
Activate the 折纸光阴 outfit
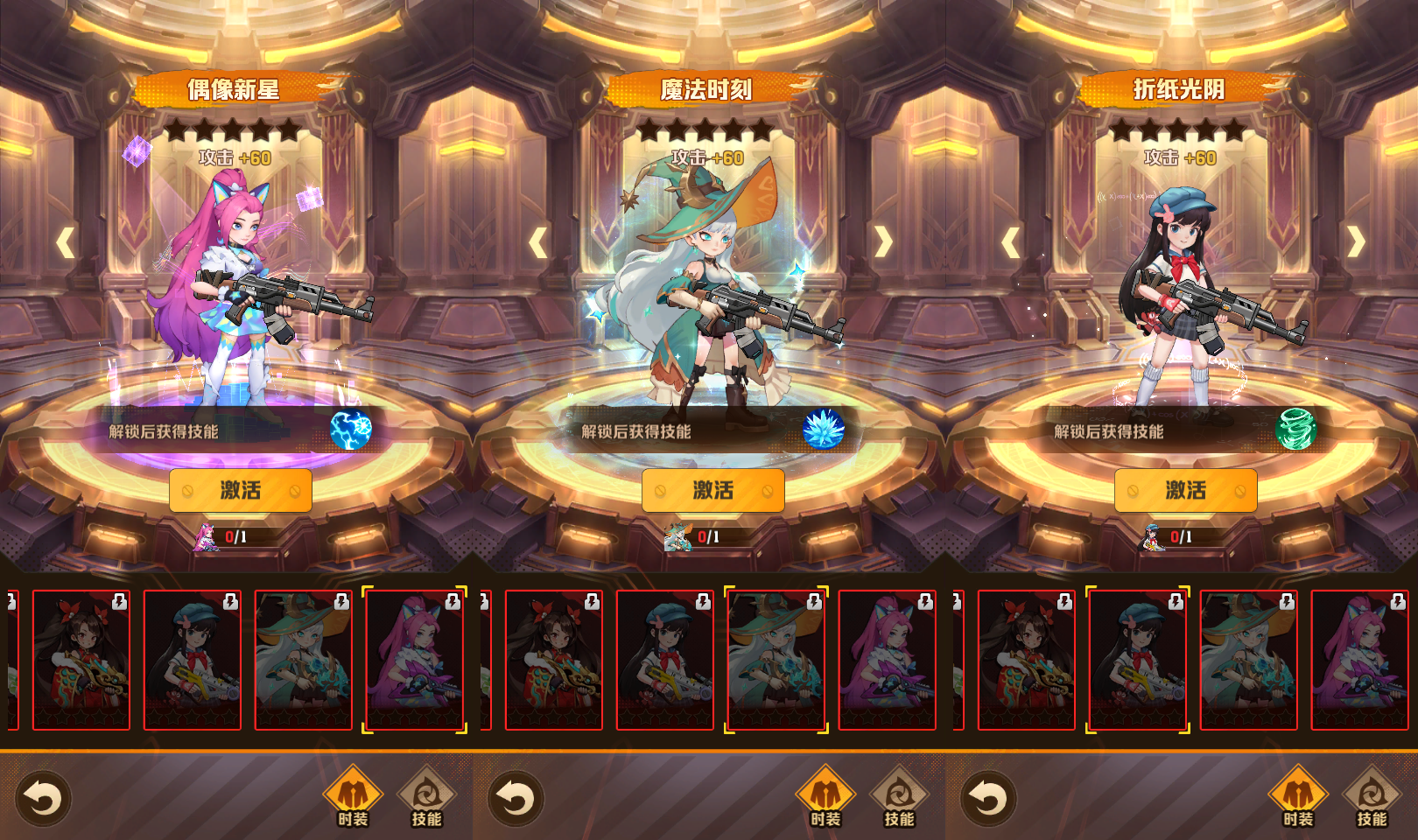click(x=1186, y=491)
